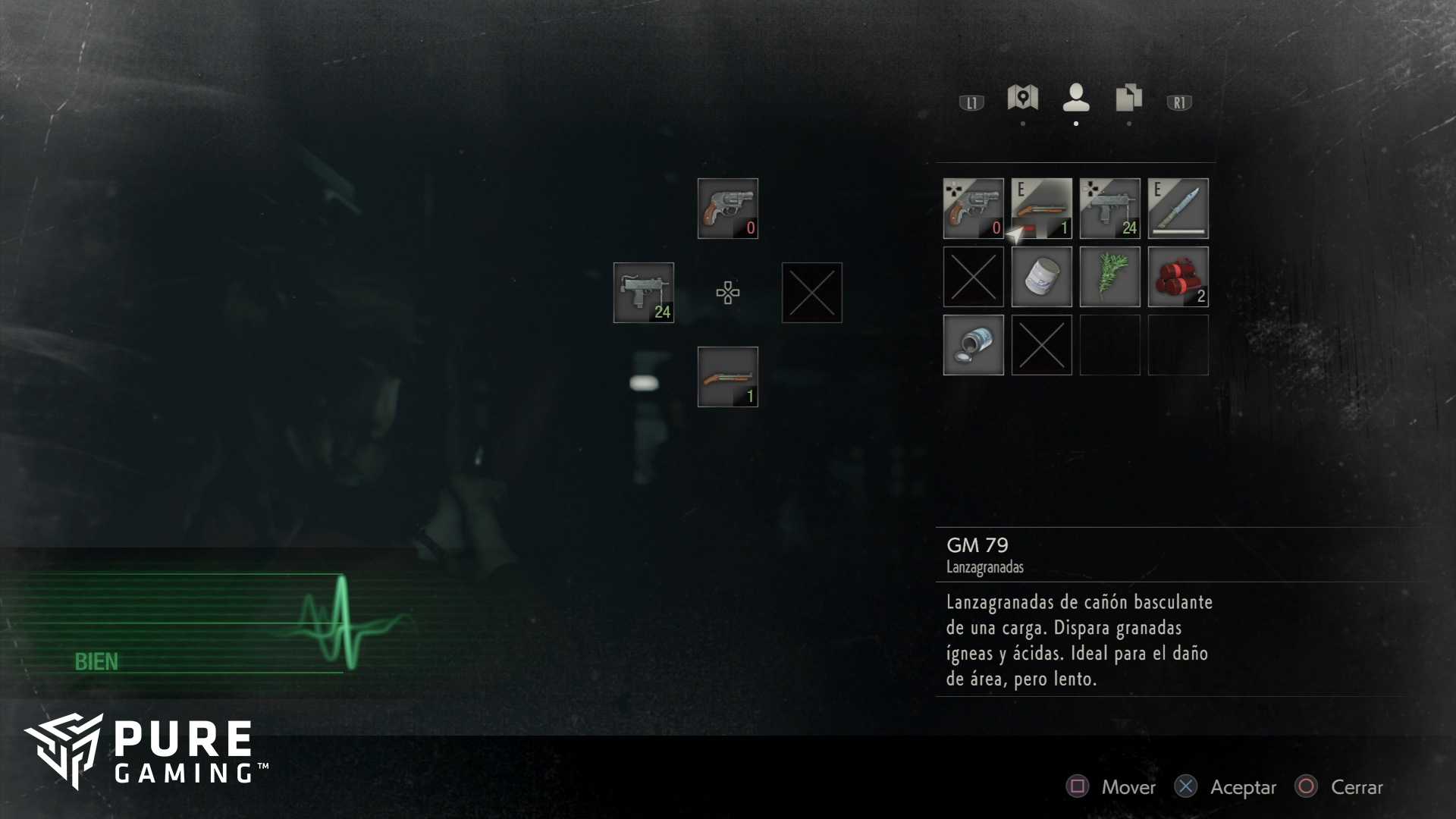Select the equipped GM 79 grenade launcher slot
This screenshot has height=819, width=1456.
click(1041, 209)
